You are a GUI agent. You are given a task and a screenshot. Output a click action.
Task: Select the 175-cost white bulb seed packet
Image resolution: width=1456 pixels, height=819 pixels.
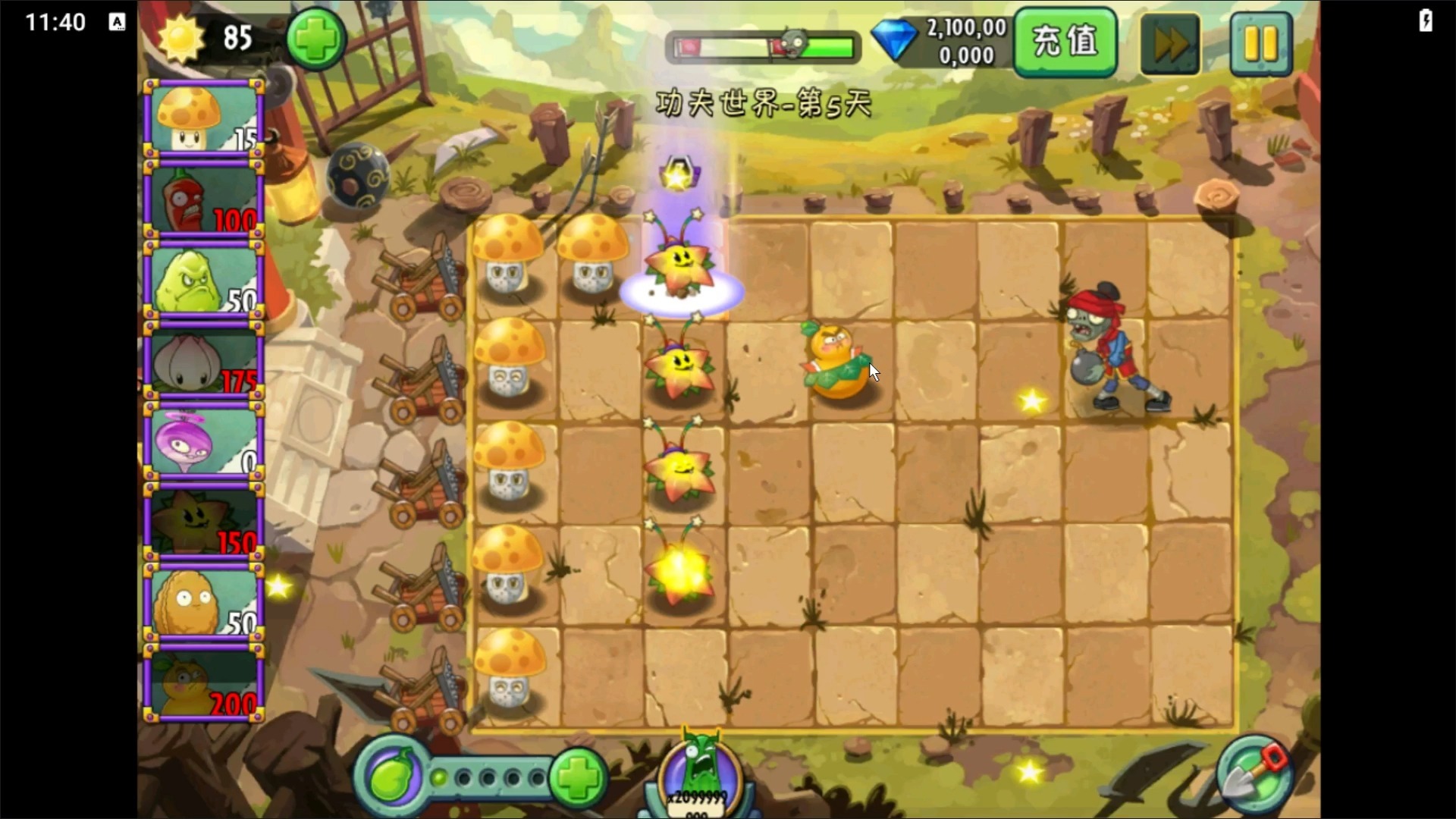(x=202, y=362)
